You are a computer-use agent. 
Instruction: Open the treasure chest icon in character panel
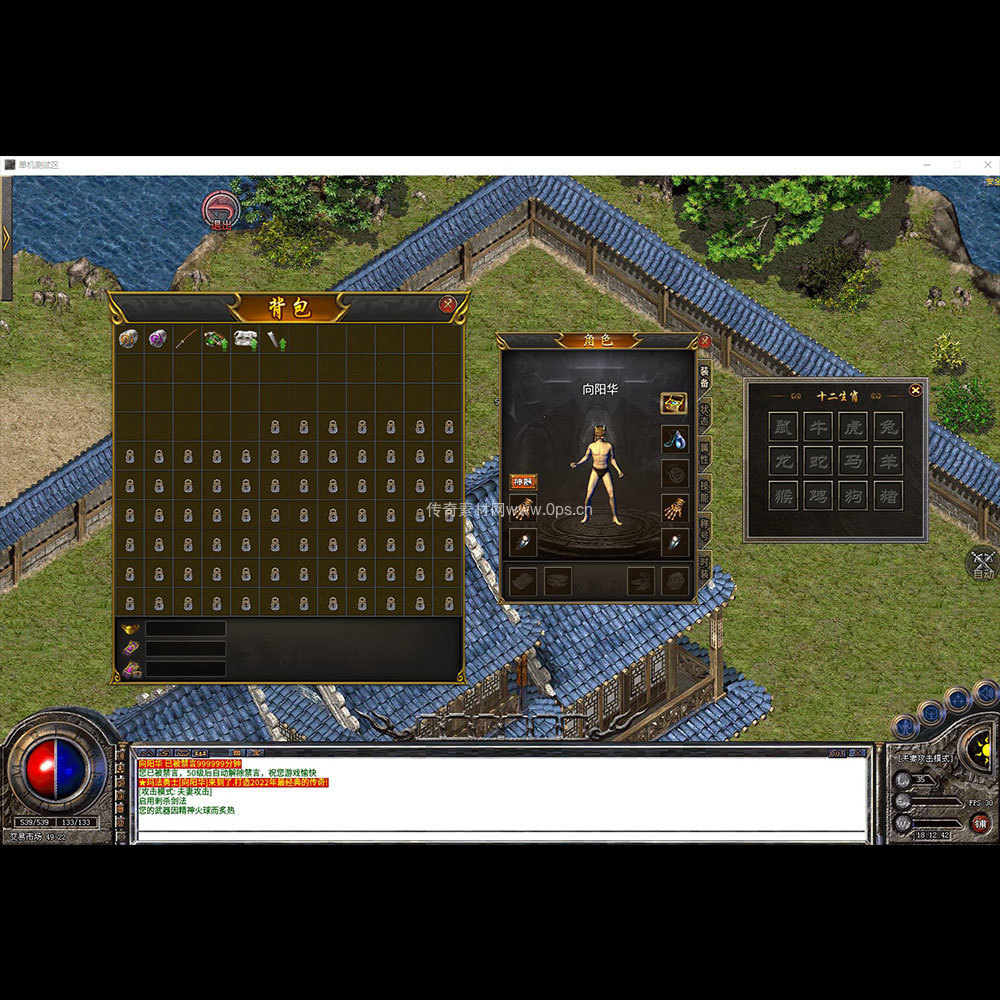click(674, 403)
